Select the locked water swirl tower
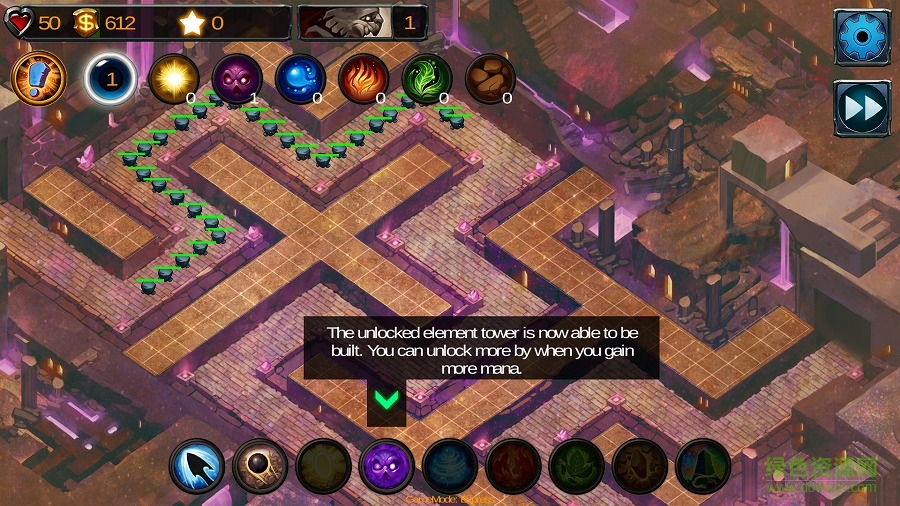Viewport: 900px width, 506px height. pos(449,466)
